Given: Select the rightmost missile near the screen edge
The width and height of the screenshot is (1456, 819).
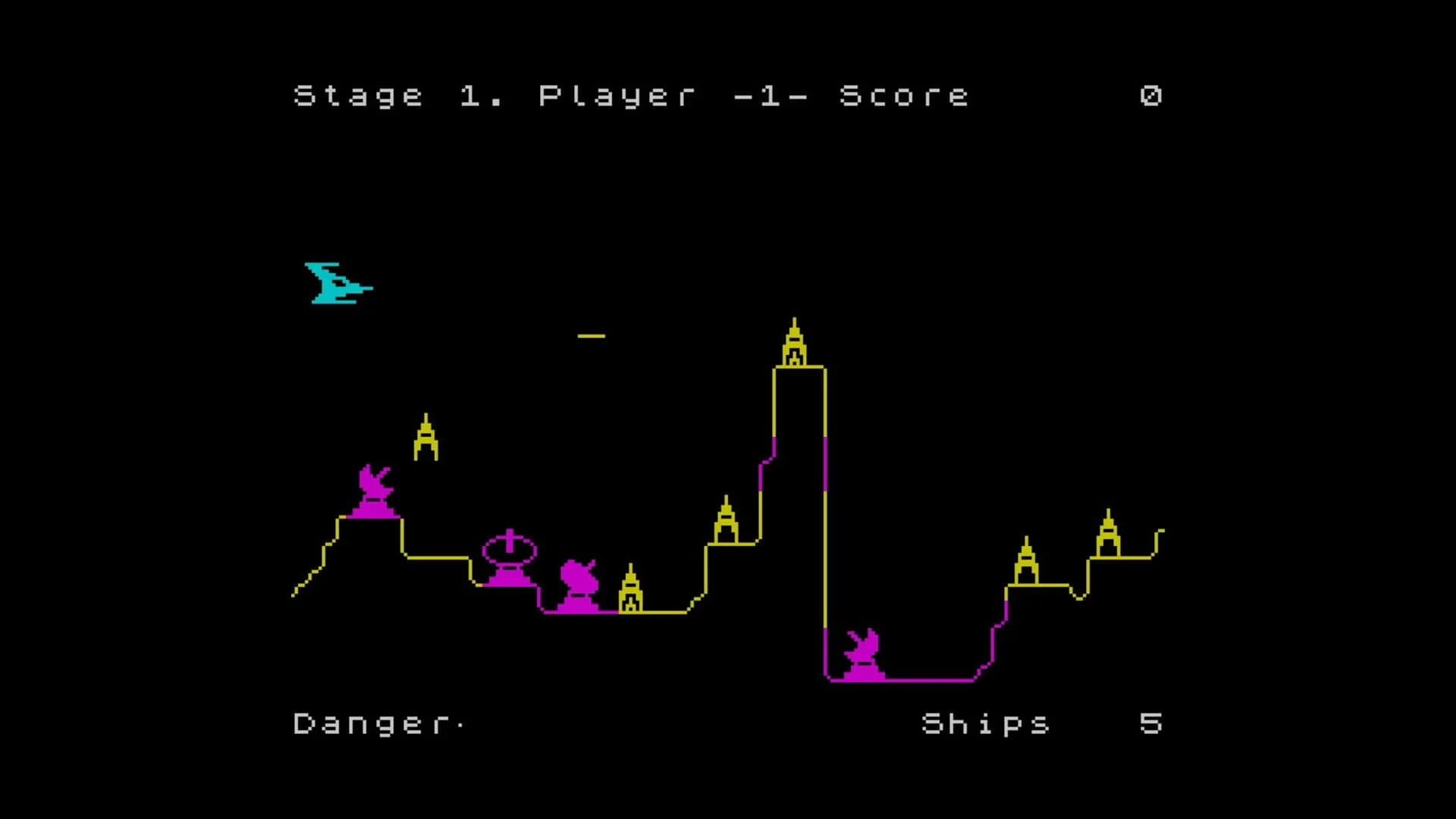Looking at the screenshot, I should pos(1108,531).
